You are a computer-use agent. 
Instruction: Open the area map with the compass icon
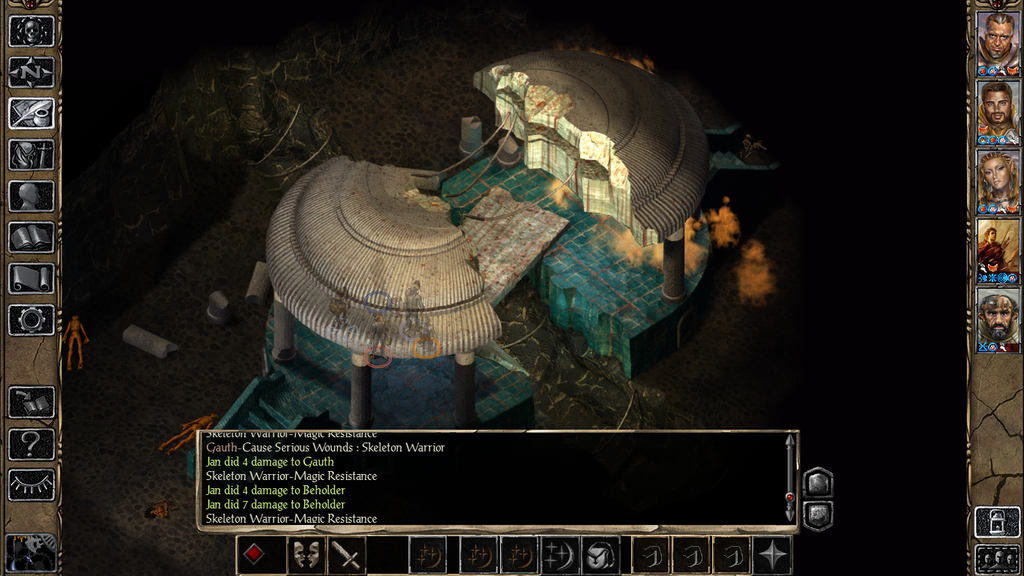pyautogui.click(x=31, y=72)
